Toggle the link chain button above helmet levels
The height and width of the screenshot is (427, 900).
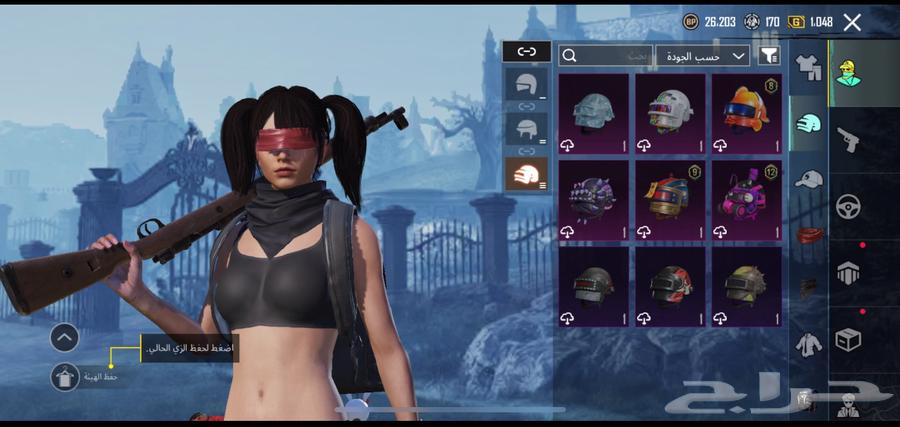point(526,52)
